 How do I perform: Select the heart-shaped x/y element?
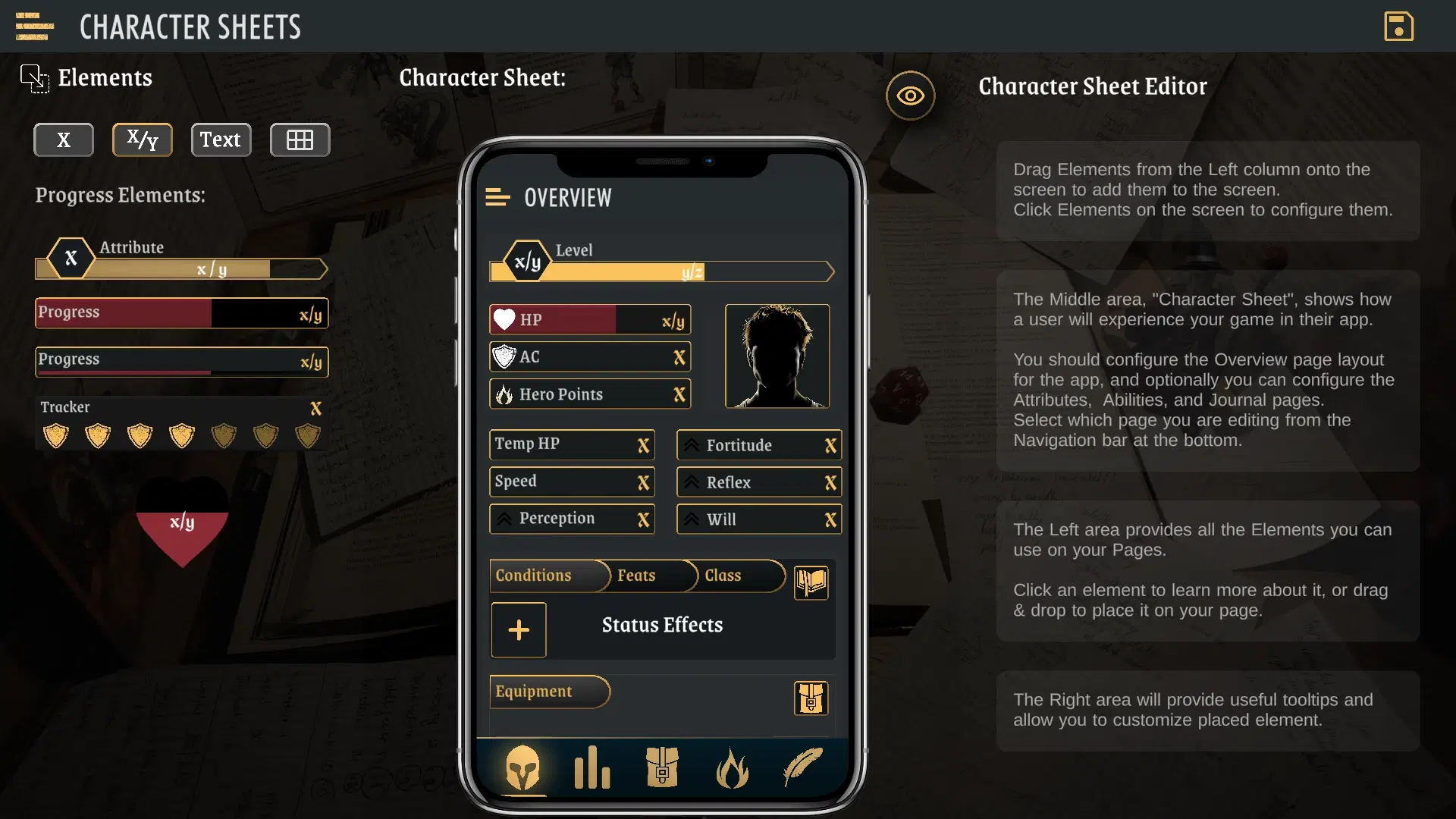point(182,523)
